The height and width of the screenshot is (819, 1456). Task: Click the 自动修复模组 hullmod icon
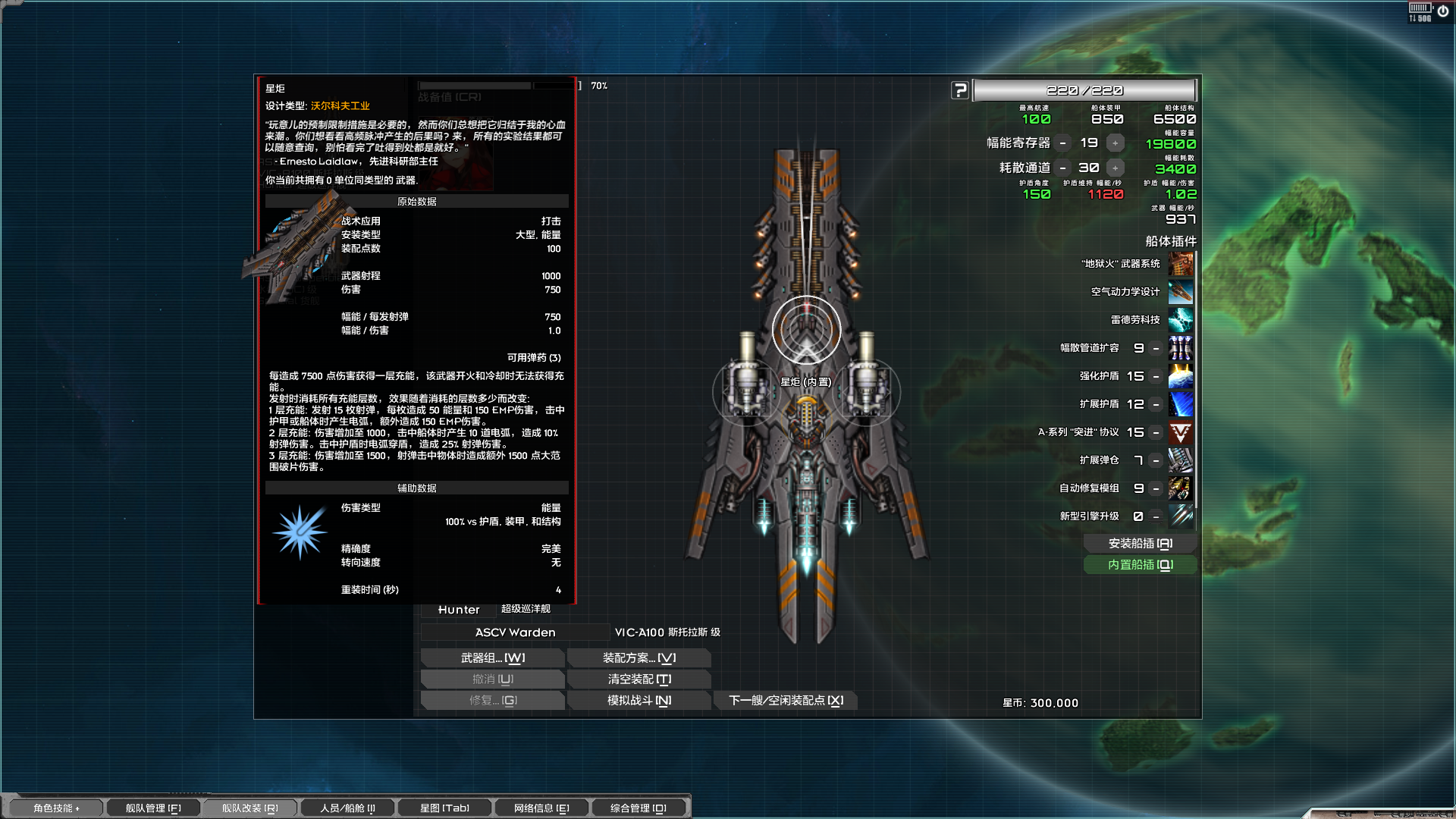[1181, 489]
